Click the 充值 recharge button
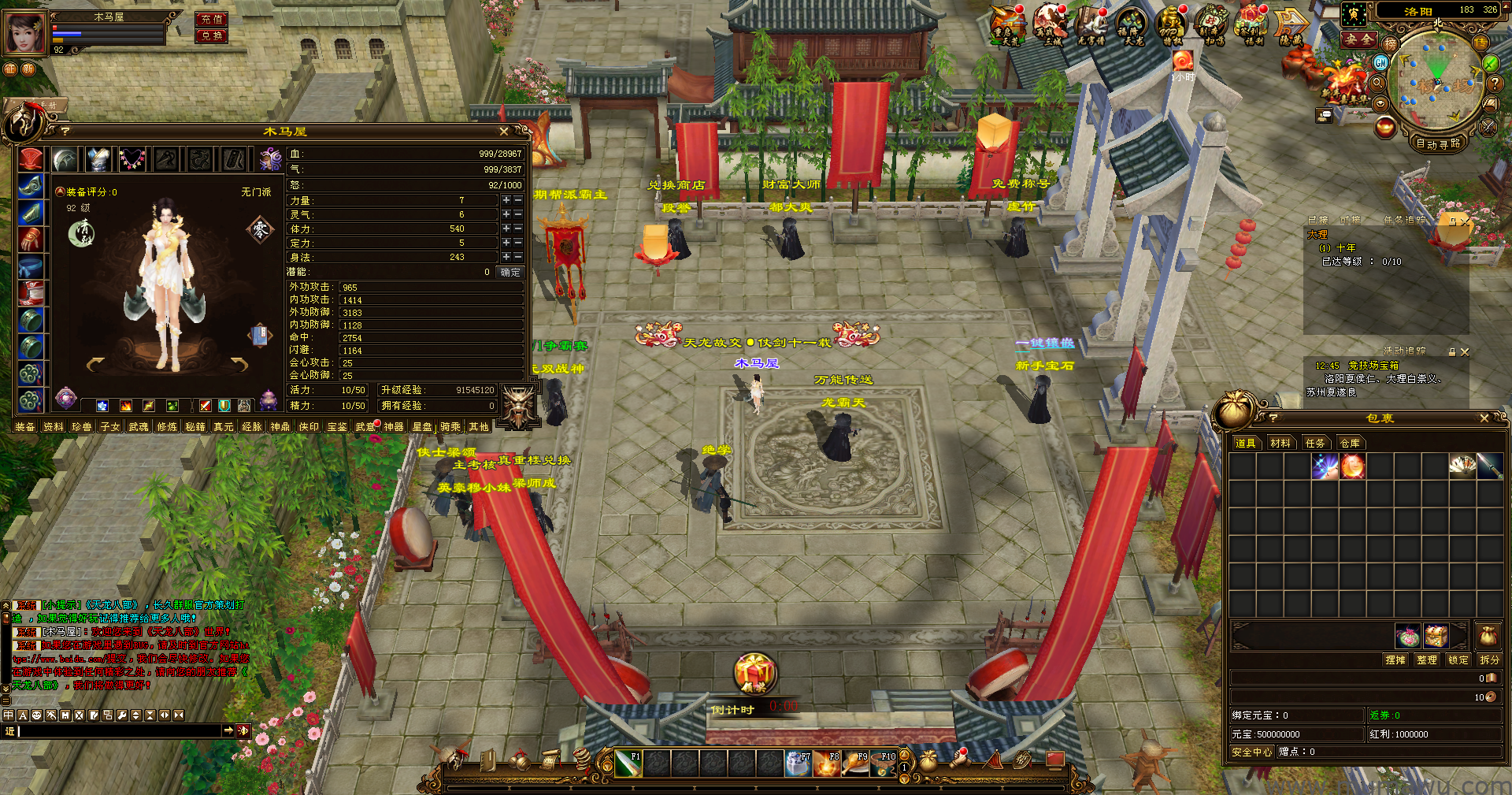 click(x=211, y=19)
